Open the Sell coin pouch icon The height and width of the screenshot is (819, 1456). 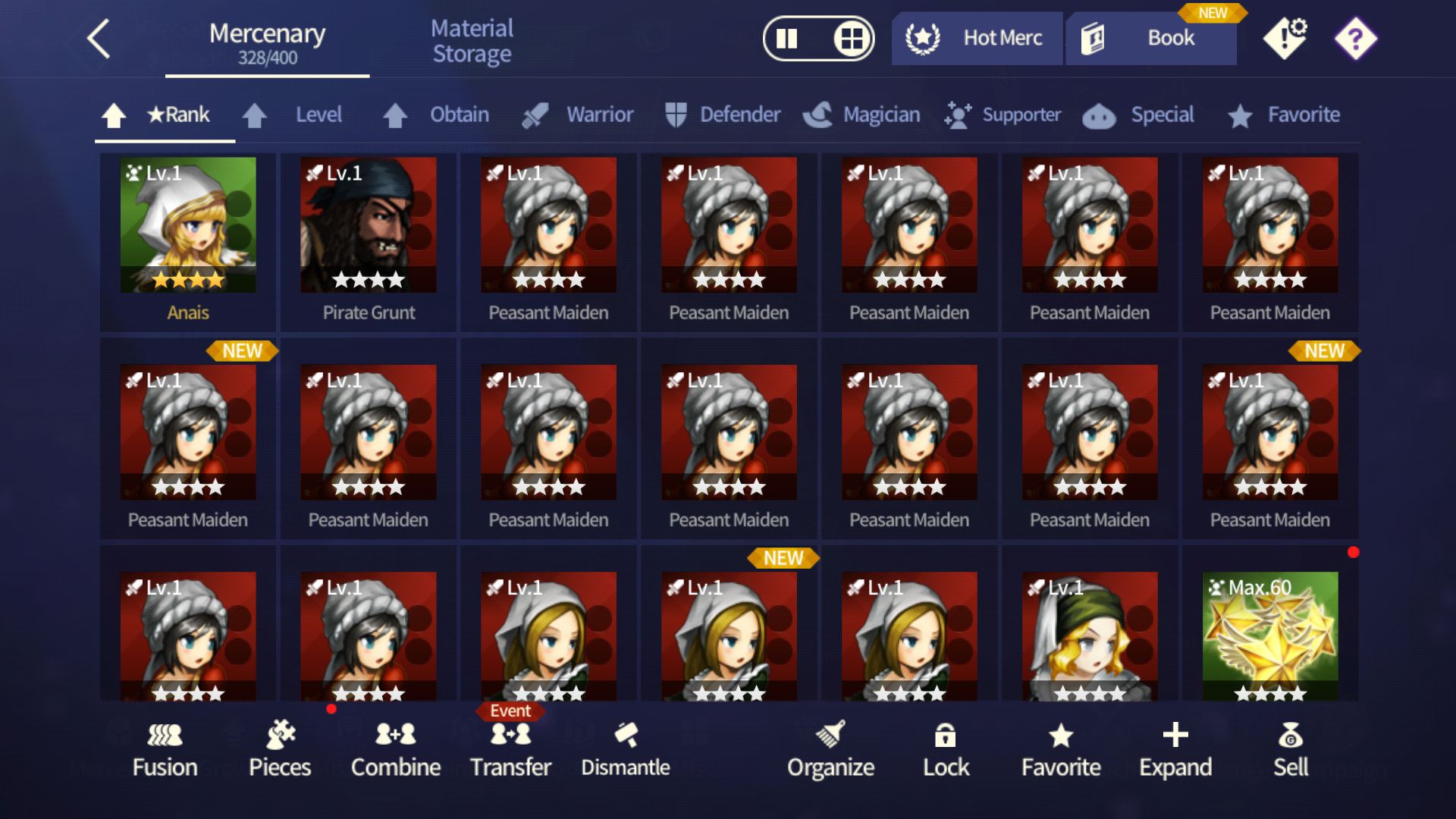coord(1291,751)
